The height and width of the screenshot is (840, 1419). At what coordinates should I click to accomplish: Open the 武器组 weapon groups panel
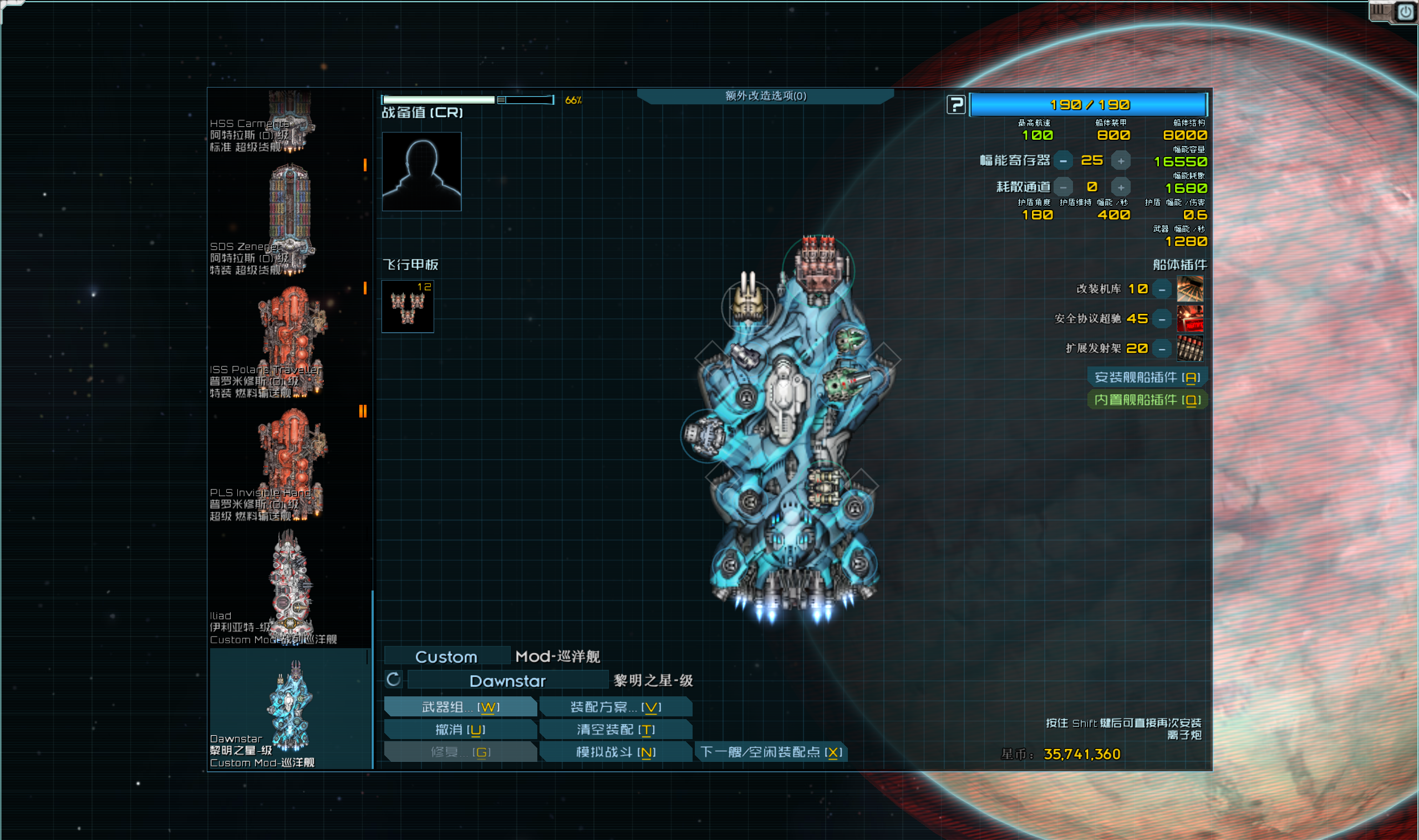[x=460, y=707]
